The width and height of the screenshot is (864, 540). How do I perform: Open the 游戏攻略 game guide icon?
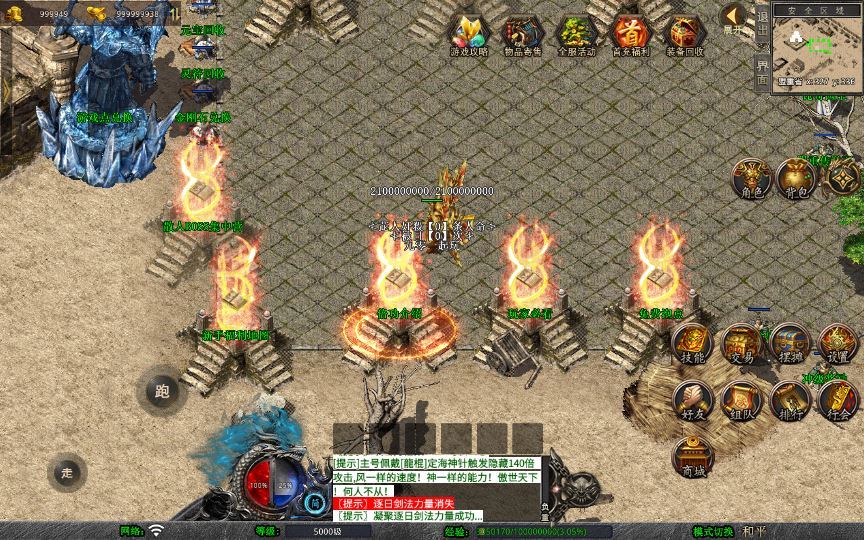coord(469,34)
